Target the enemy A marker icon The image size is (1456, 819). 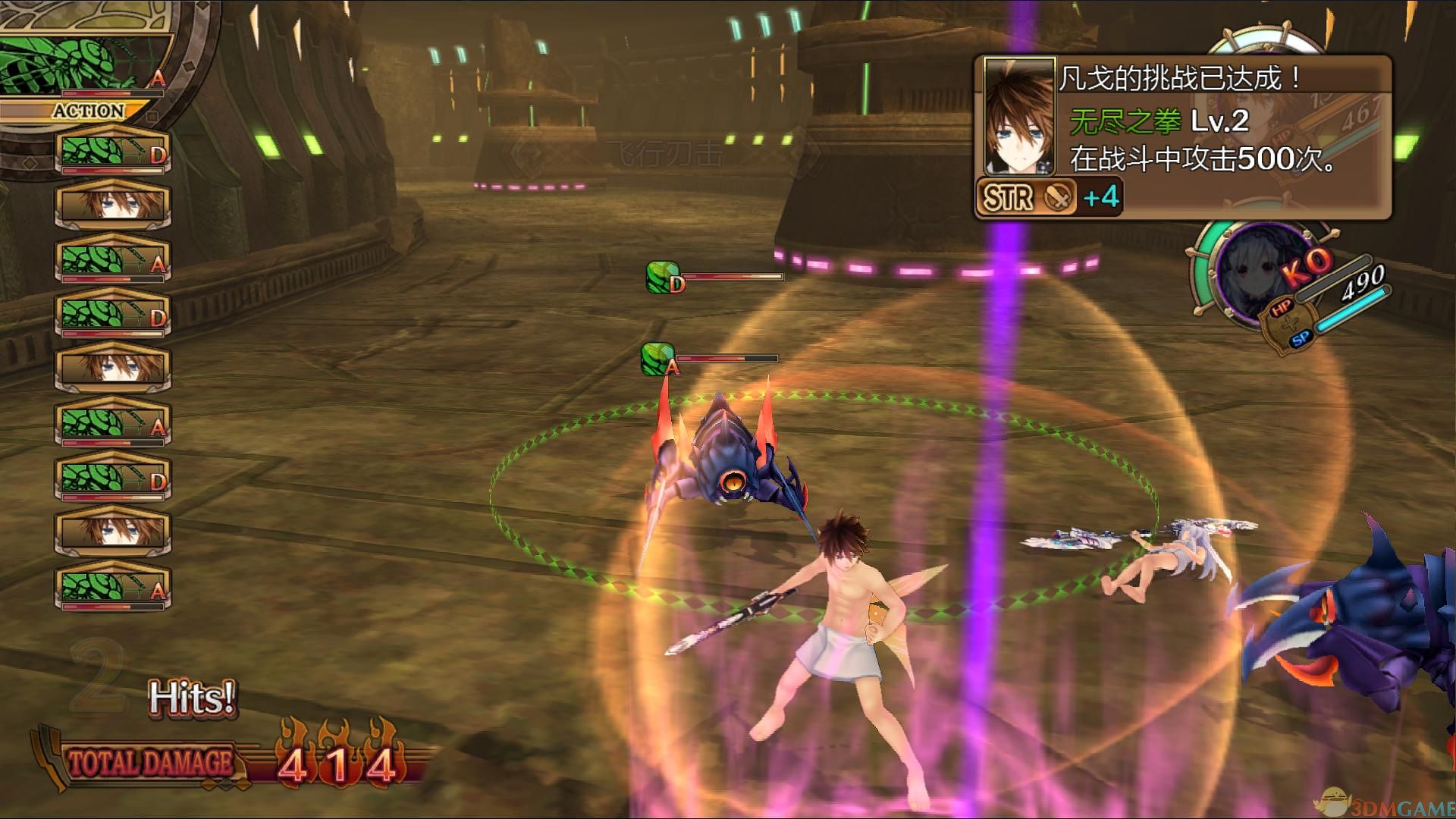pyautogui.click(x=660, y=359)
